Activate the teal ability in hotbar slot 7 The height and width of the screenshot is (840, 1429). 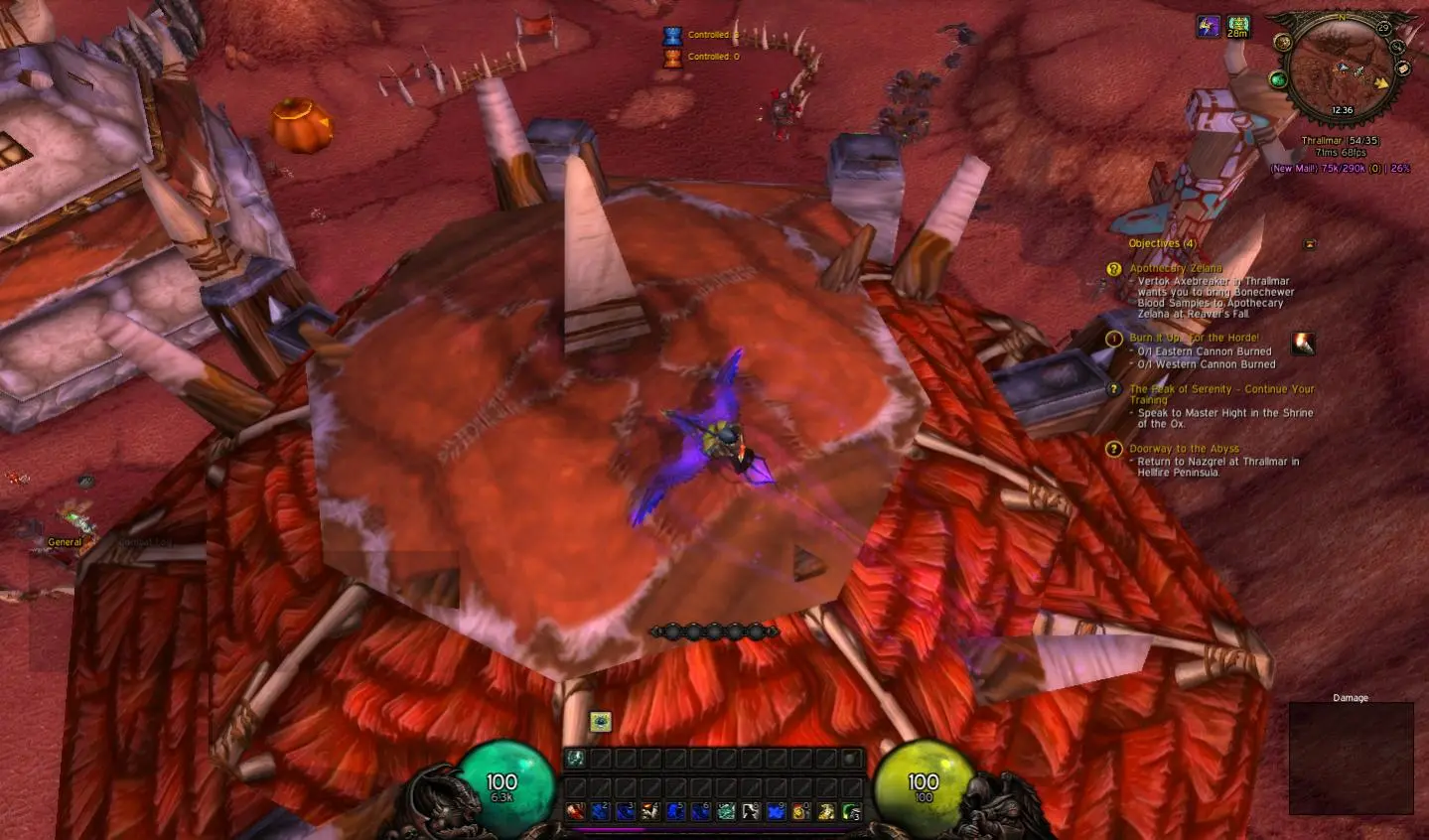coord(726,811)
